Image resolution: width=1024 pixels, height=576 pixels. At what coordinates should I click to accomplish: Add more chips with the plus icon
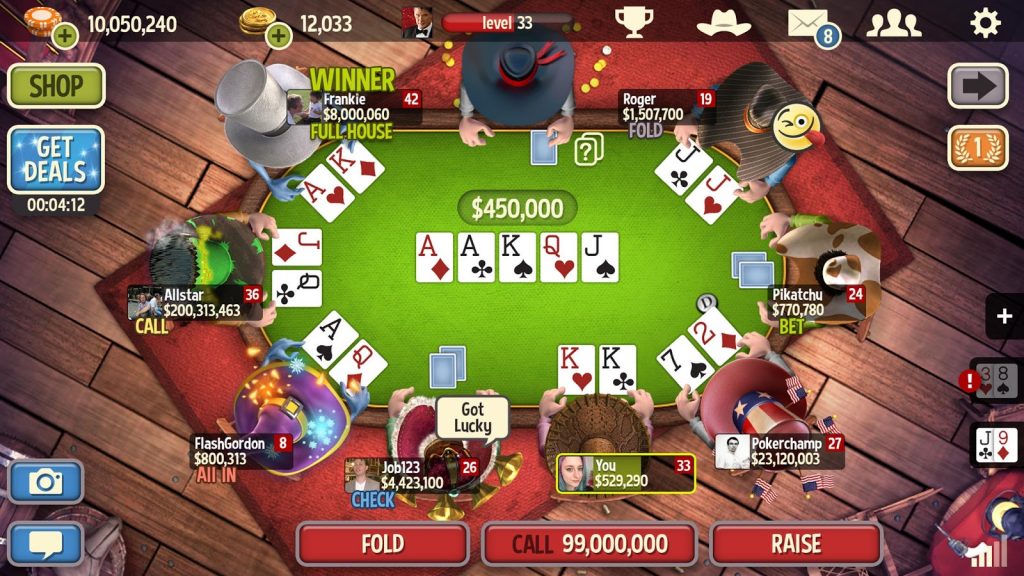pos(65,37)
